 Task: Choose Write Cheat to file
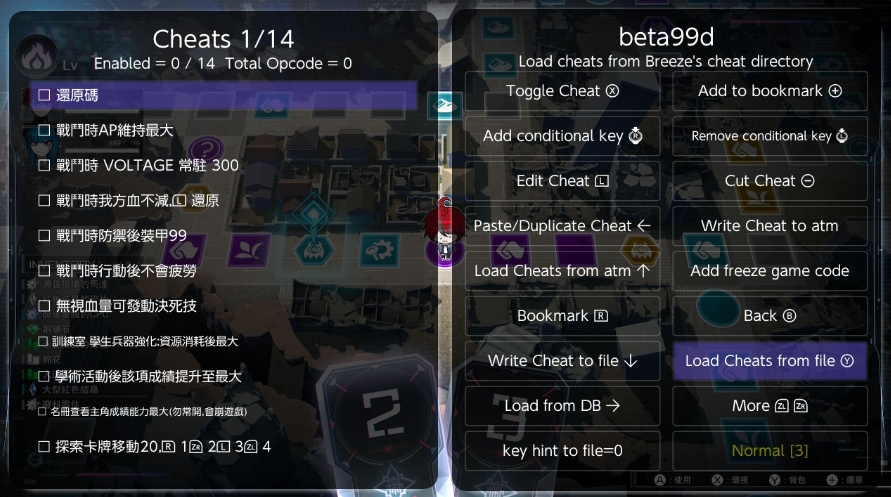tap(562, 361)
